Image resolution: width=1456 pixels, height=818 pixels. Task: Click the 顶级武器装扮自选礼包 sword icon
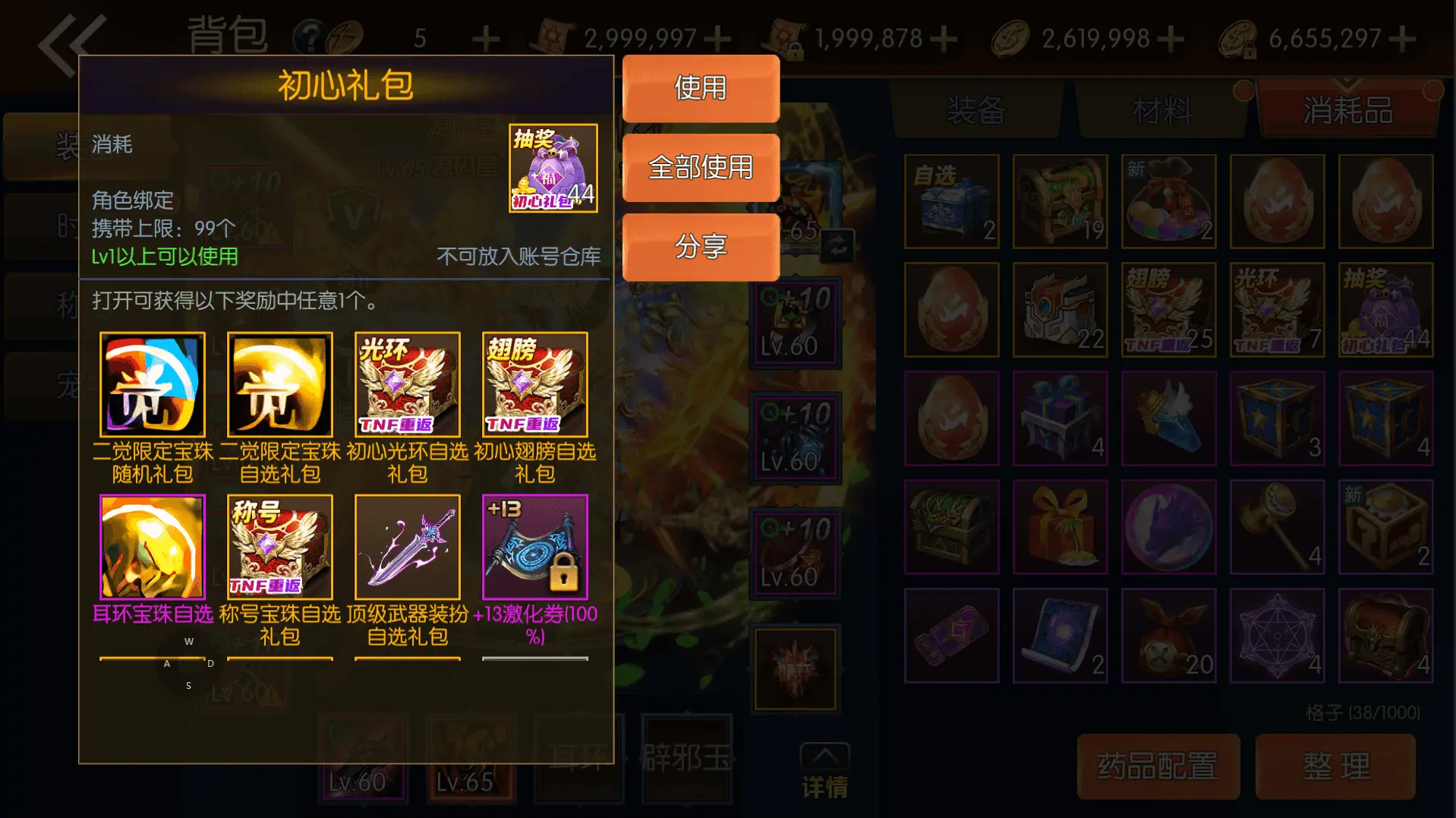(x=407, y=547)
